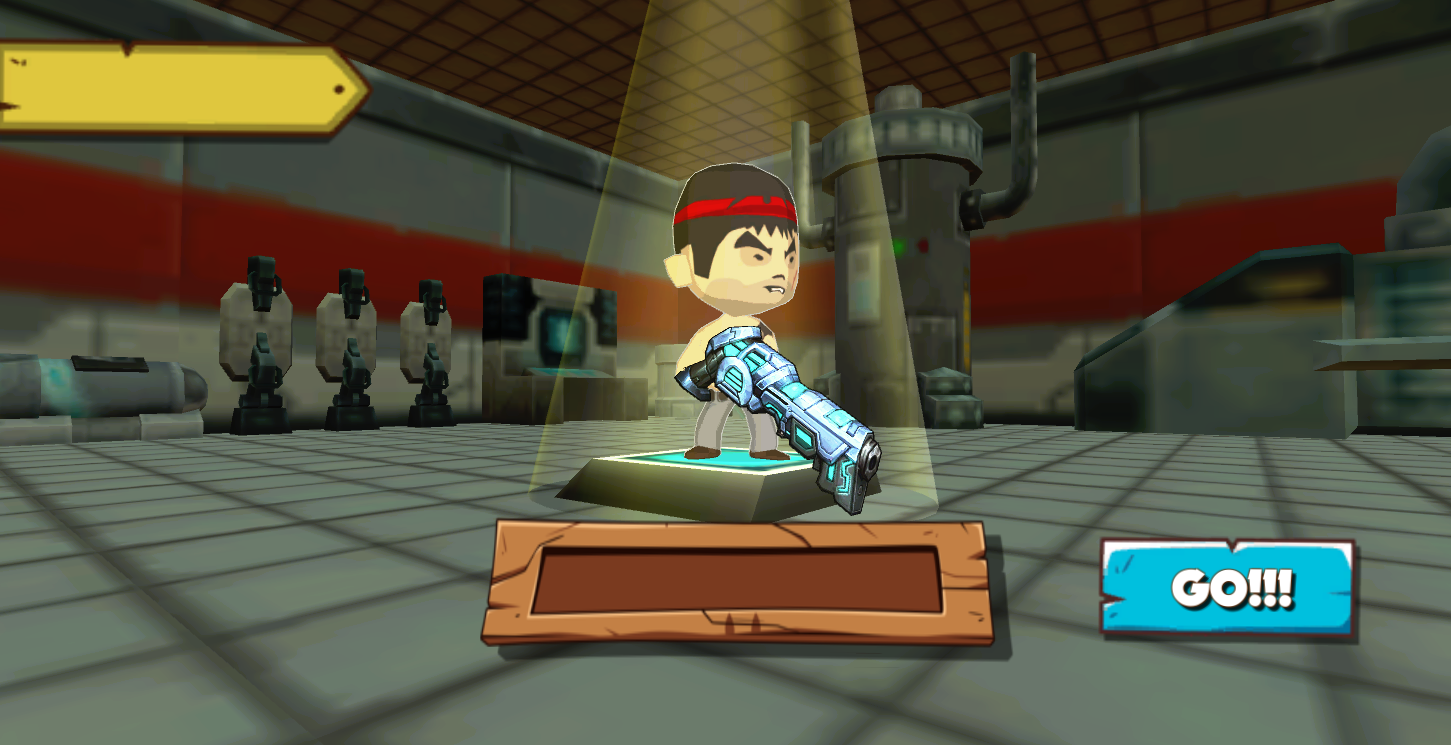Screen dimensions: 1451x745
Task: Click inside the wooden name input field
Action: pos(735,580)
